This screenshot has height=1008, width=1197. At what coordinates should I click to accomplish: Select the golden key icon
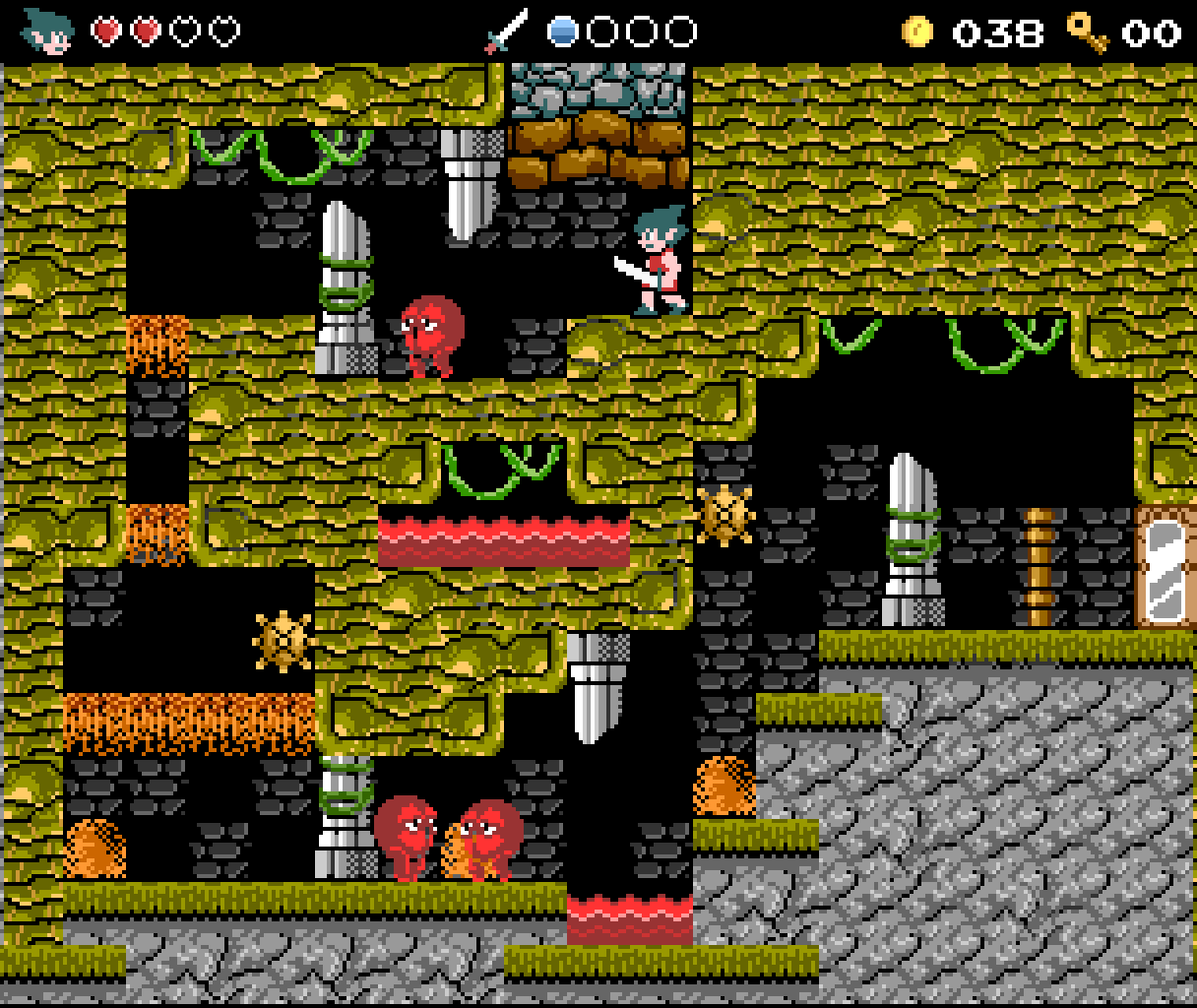pyautogui.click(x=1088, y=31)
